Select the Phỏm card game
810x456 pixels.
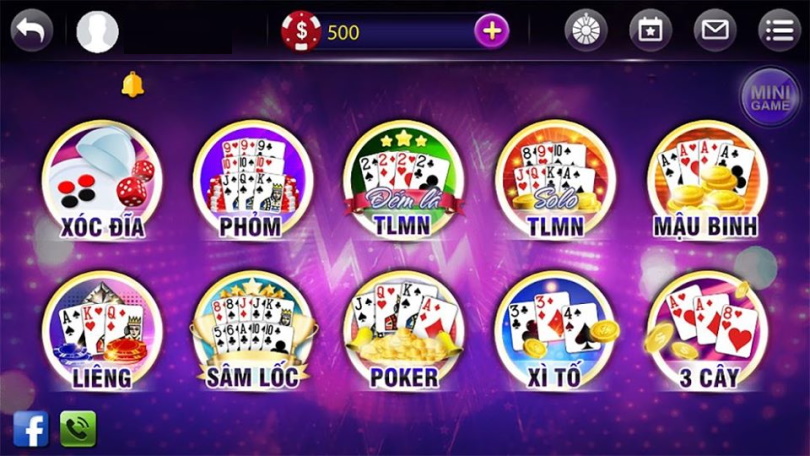point(252,180)
